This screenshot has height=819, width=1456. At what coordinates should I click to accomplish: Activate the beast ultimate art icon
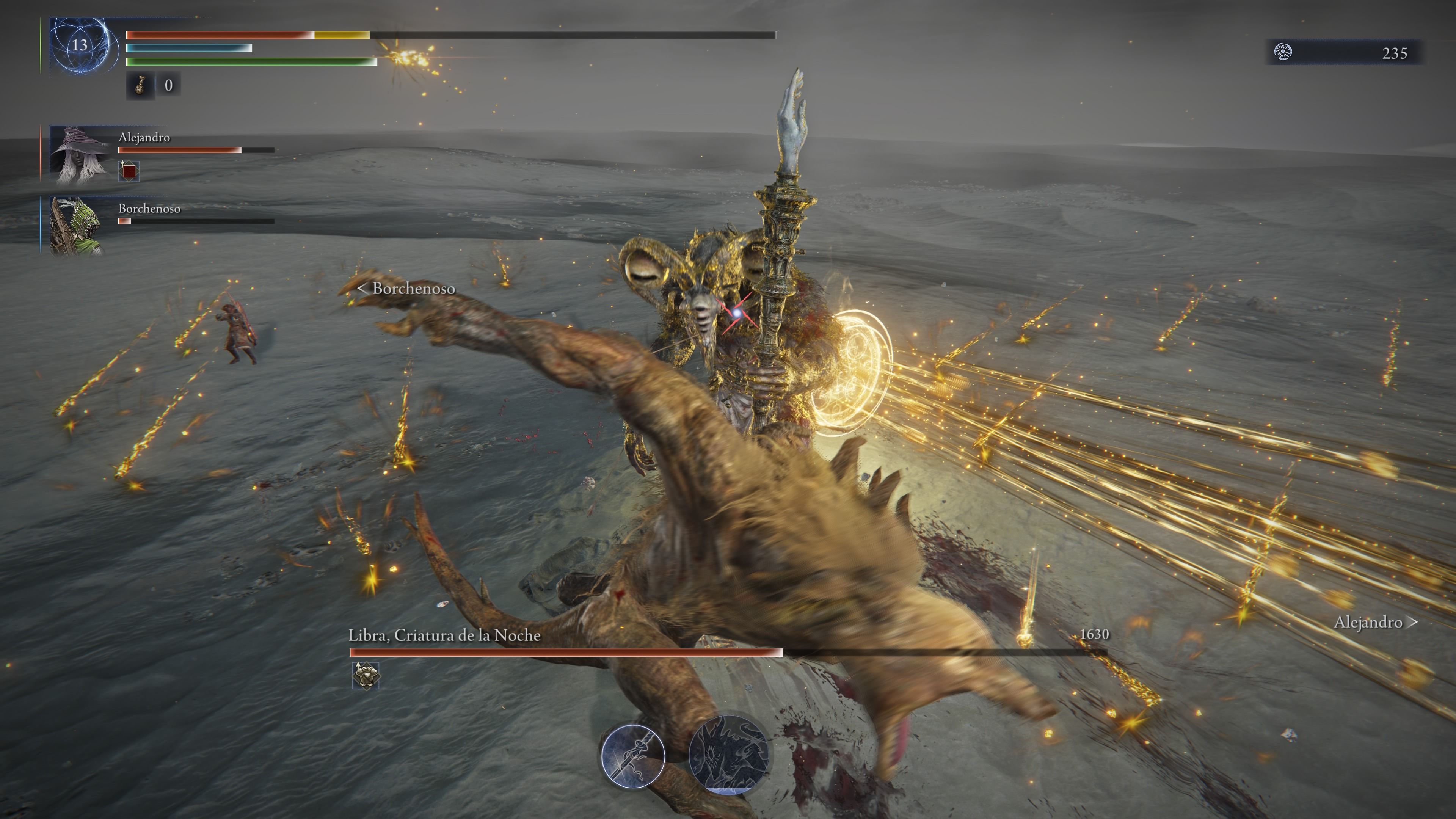(728, 754)
